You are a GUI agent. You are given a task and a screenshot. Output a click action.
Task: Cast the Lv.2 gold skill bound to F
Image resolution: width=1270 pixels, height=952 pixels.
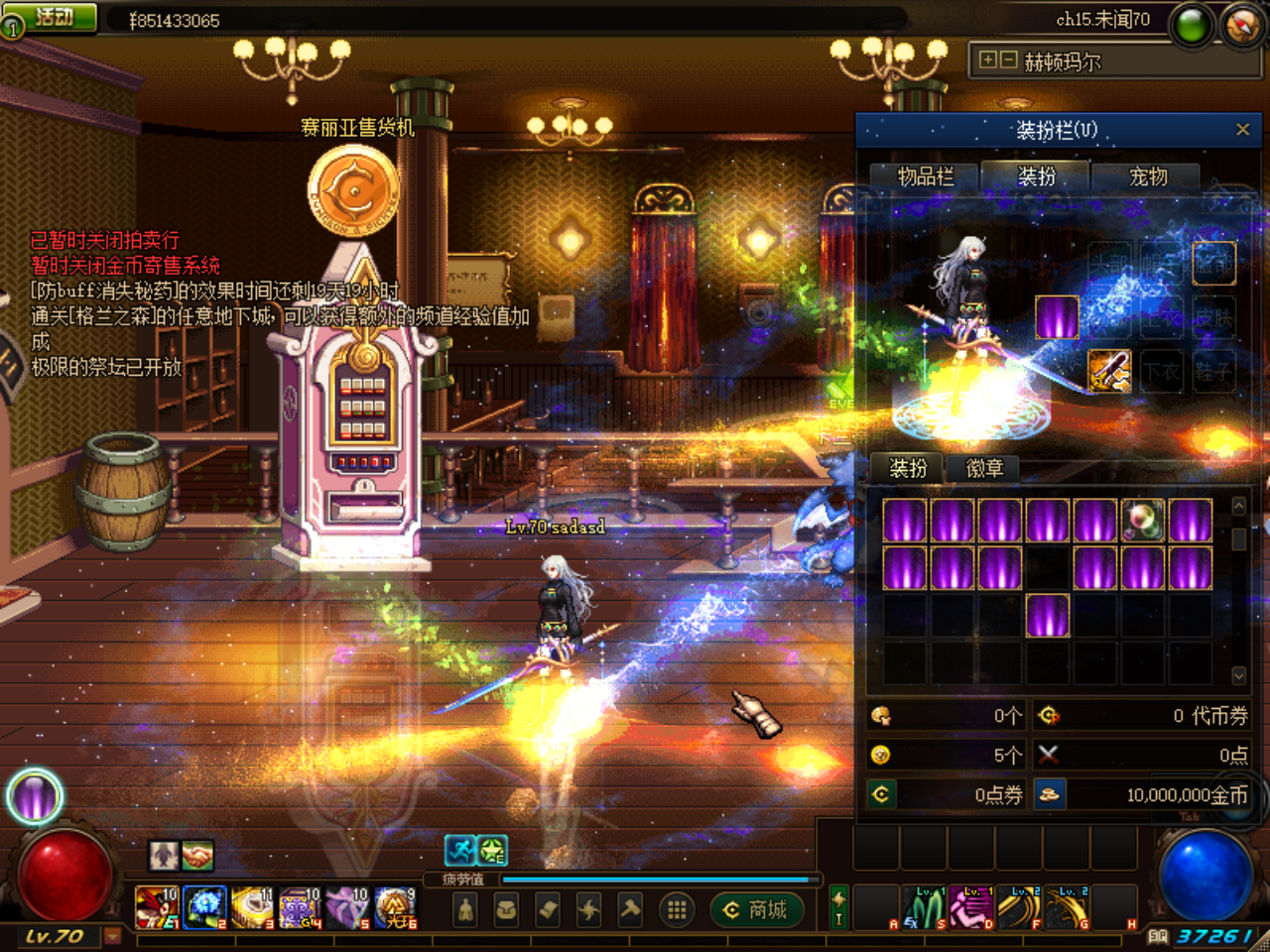(1017, 906)
